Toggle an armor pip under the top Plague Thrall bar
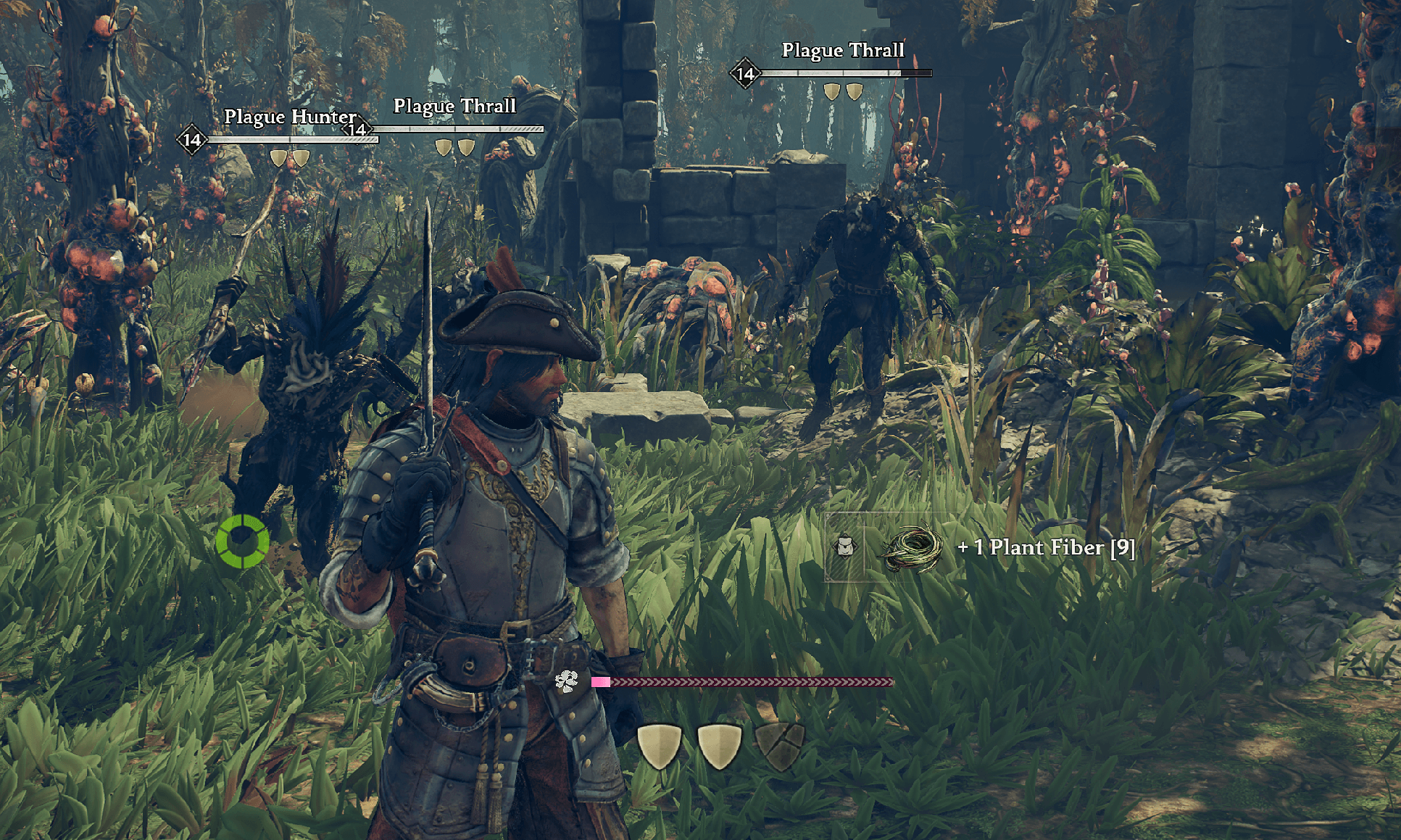 coord(832,90)
